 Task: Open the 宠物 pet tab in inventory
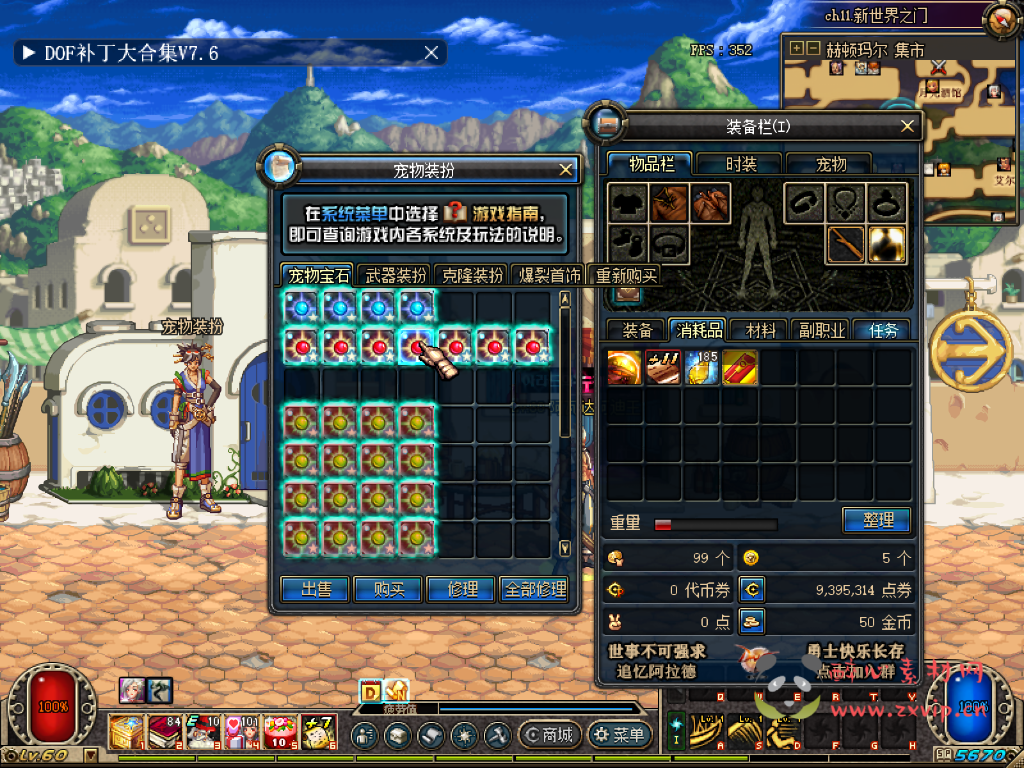tap(830, 164)
